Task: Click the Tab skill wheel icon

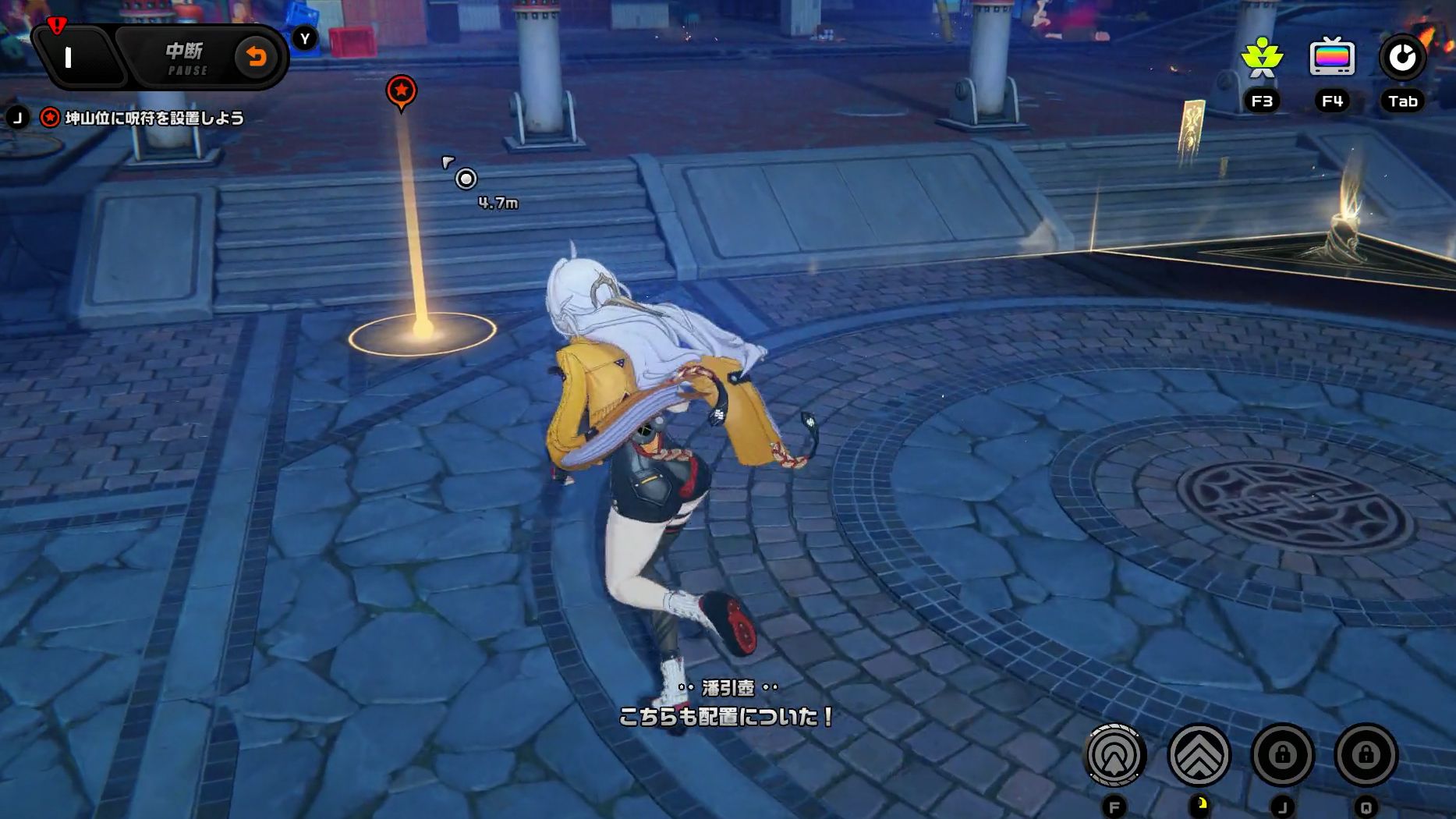Action: coord(1401,58)
